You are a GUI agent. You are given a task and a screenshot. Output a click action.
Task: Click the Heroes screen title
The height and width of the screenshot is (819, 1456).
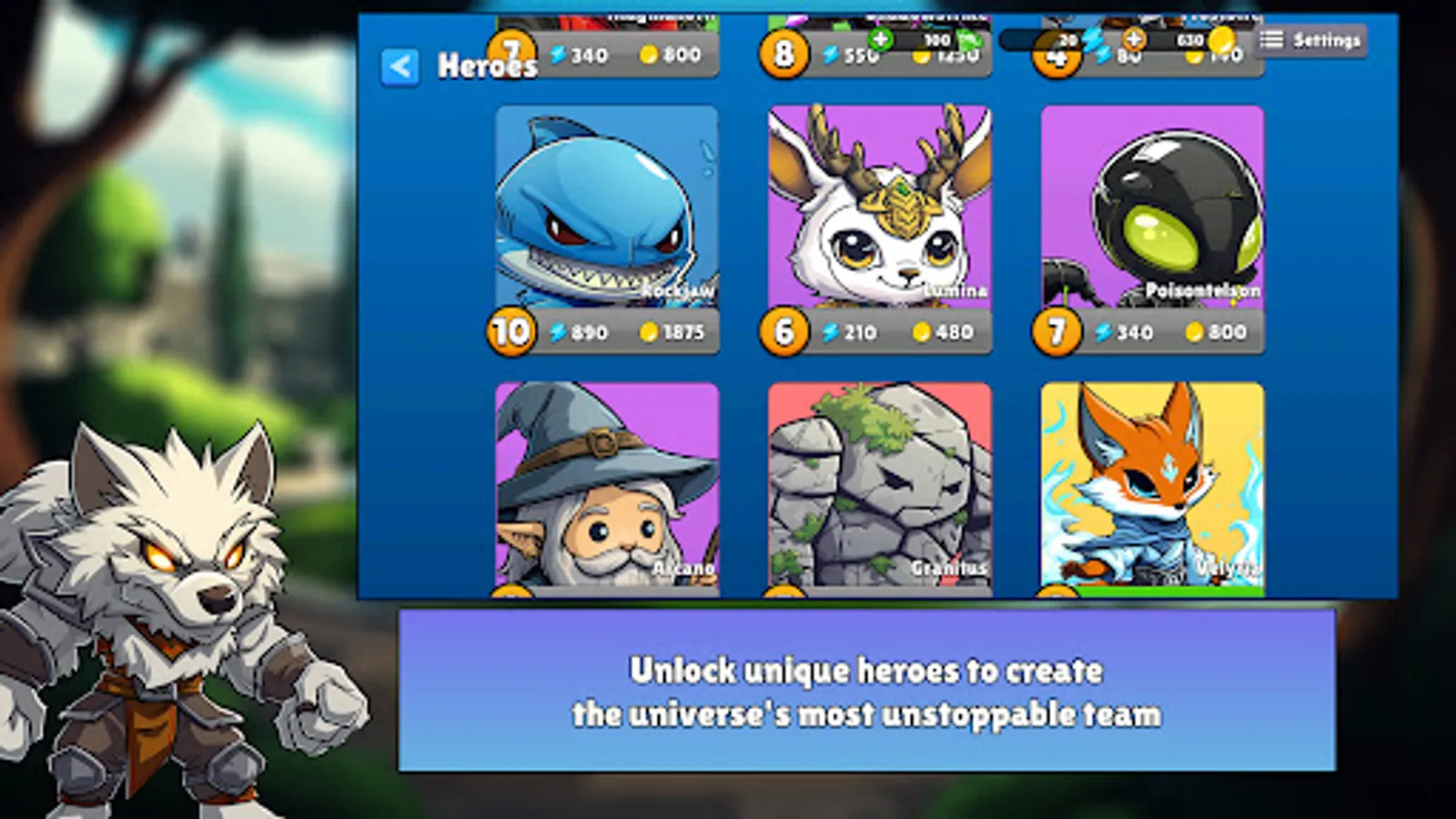tap(487, 65)
